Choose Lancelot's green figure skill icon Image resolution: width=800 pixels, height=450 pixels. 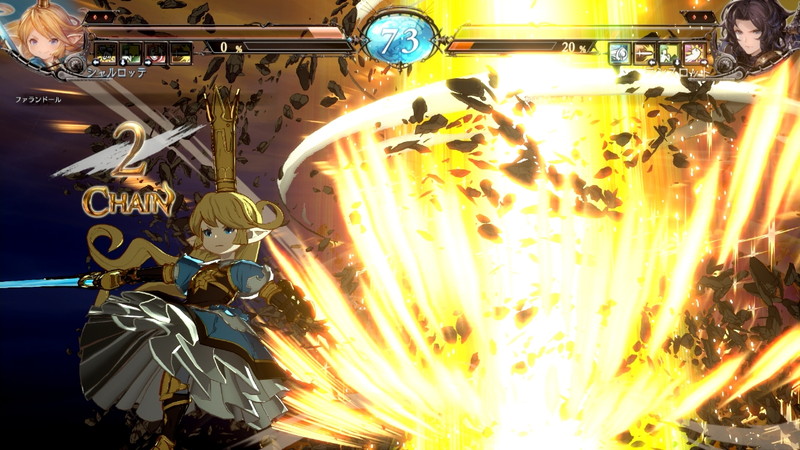(670, 52)
